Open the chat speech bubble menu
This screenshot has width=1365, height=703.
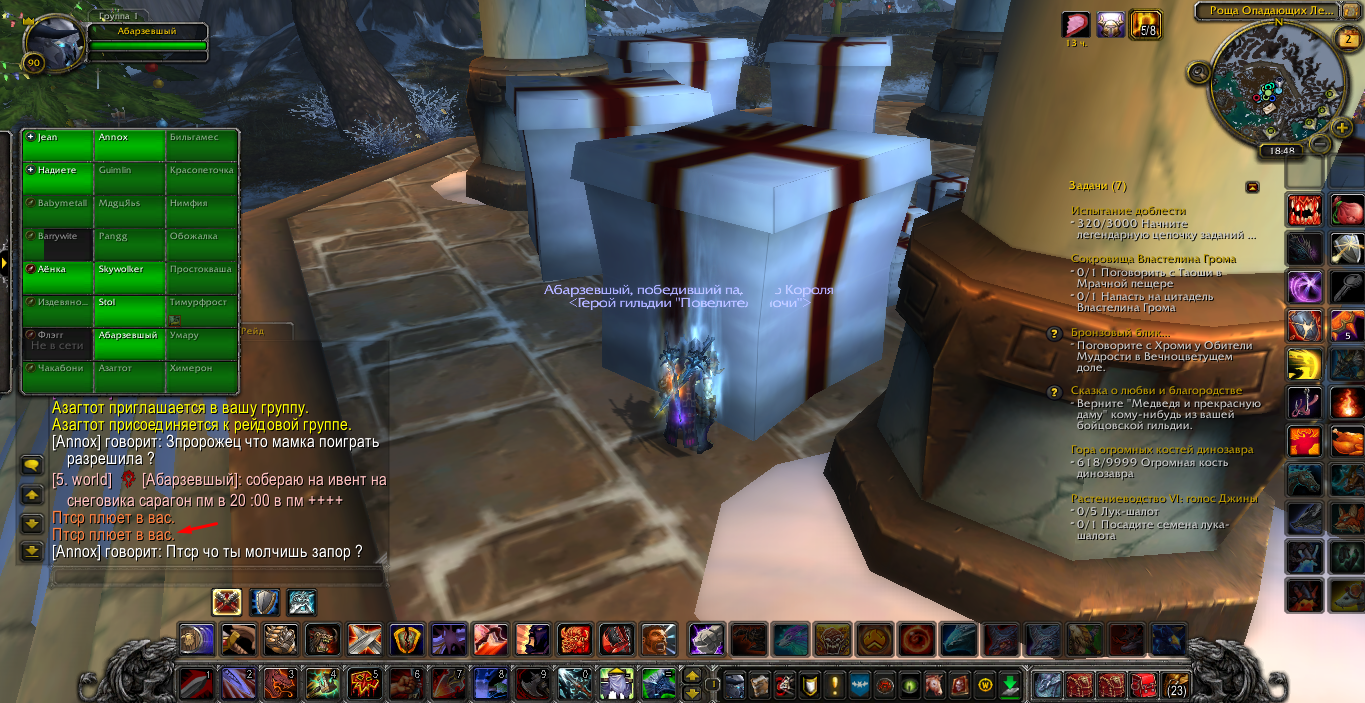tap(32, 465)
